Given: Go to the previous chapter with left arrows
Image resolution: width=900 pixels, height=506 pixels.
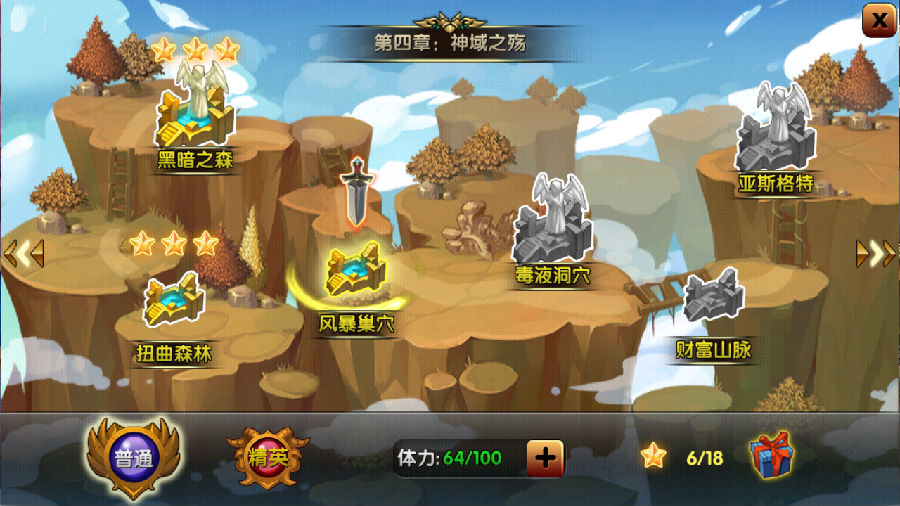Looking at the screenshot, I should [23, 254].
